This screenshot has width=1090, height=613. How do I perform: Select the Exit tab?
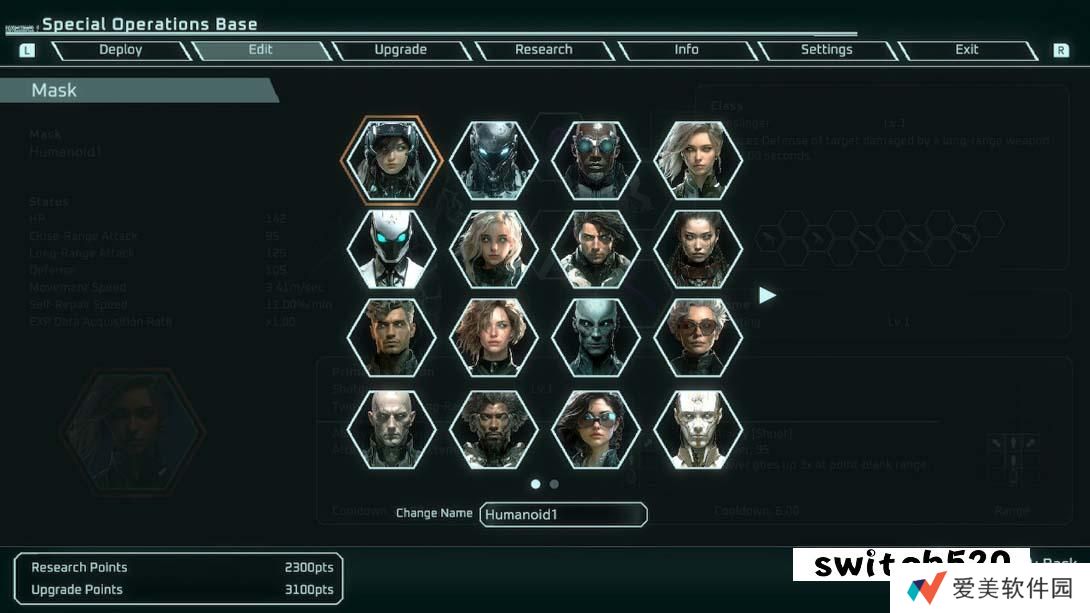966,50
